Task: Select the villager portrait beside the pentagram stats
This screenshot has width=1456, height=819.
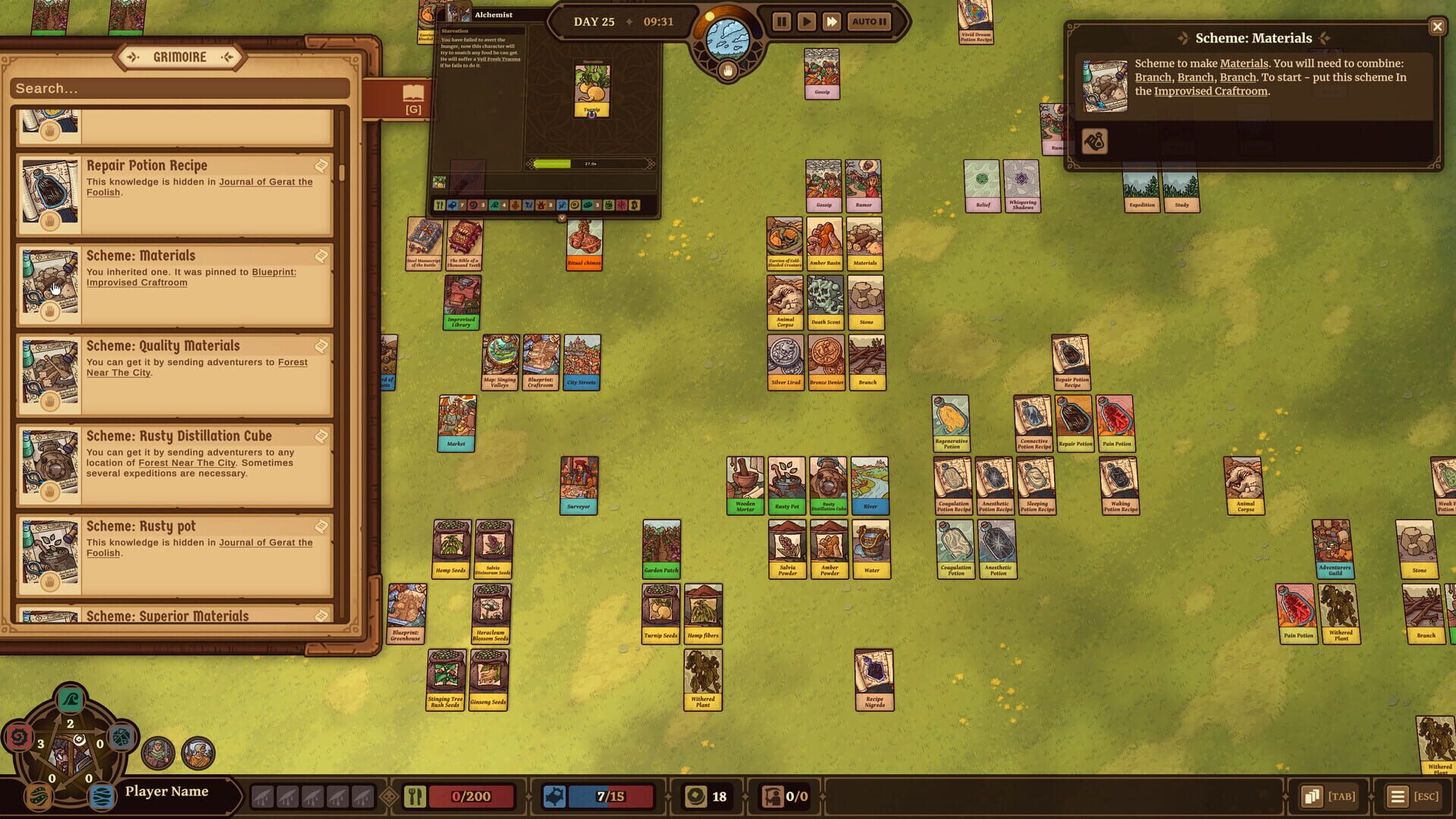Action: 156,753
